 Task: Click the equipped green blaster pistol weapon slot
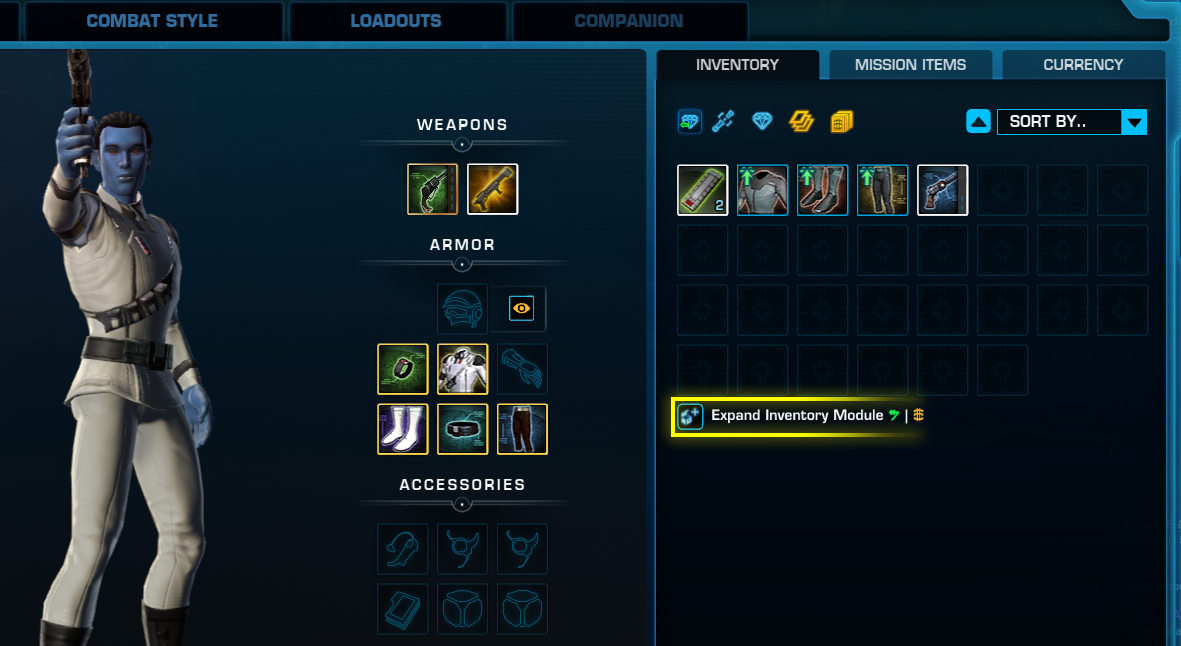point(432,189)
